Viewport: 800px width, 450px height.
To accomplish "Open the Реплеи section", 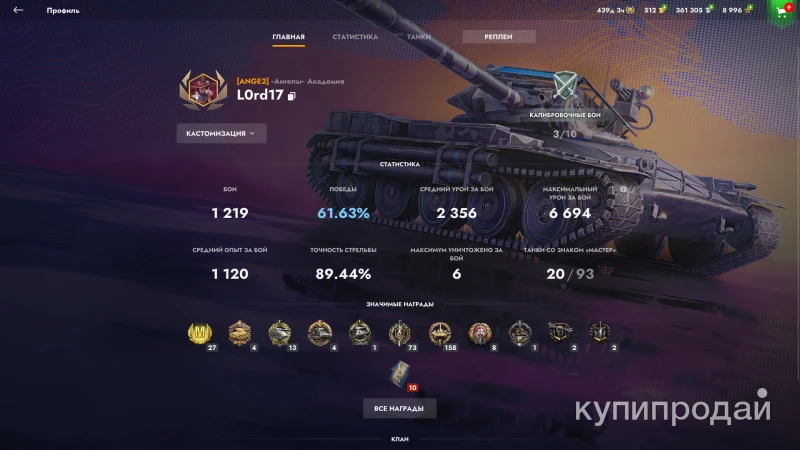I will click(x=499, y=37).
